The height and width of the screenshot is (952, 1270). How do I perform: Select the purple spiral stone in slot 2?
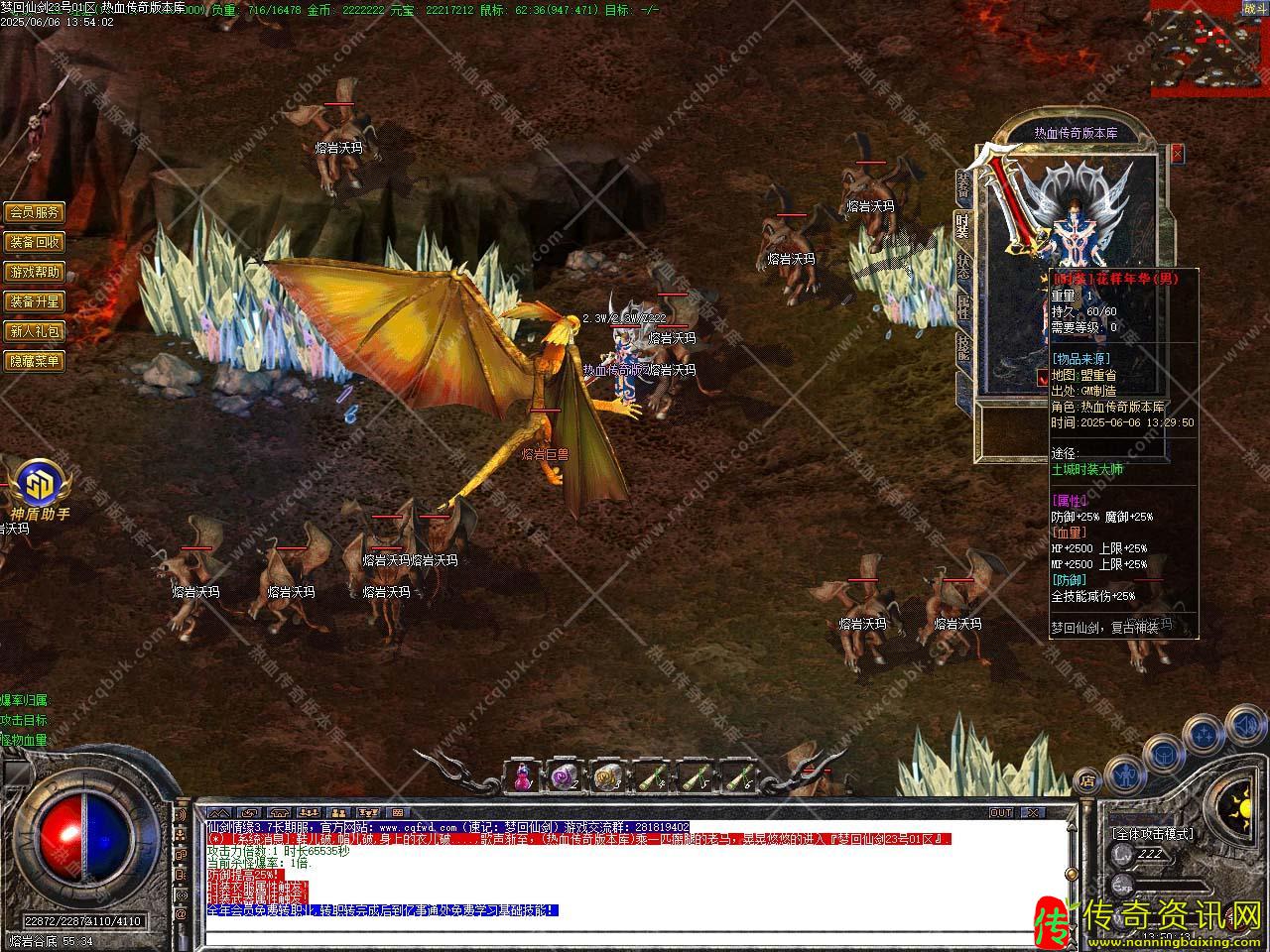(x=566, y=777)
